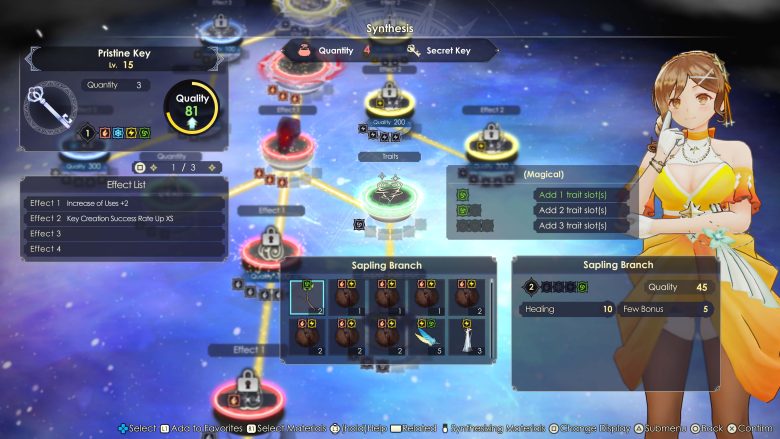Viewport: 780px width, 439px height.
Task: Click the locked Quality 200 node
Action: tap(390, 101)
